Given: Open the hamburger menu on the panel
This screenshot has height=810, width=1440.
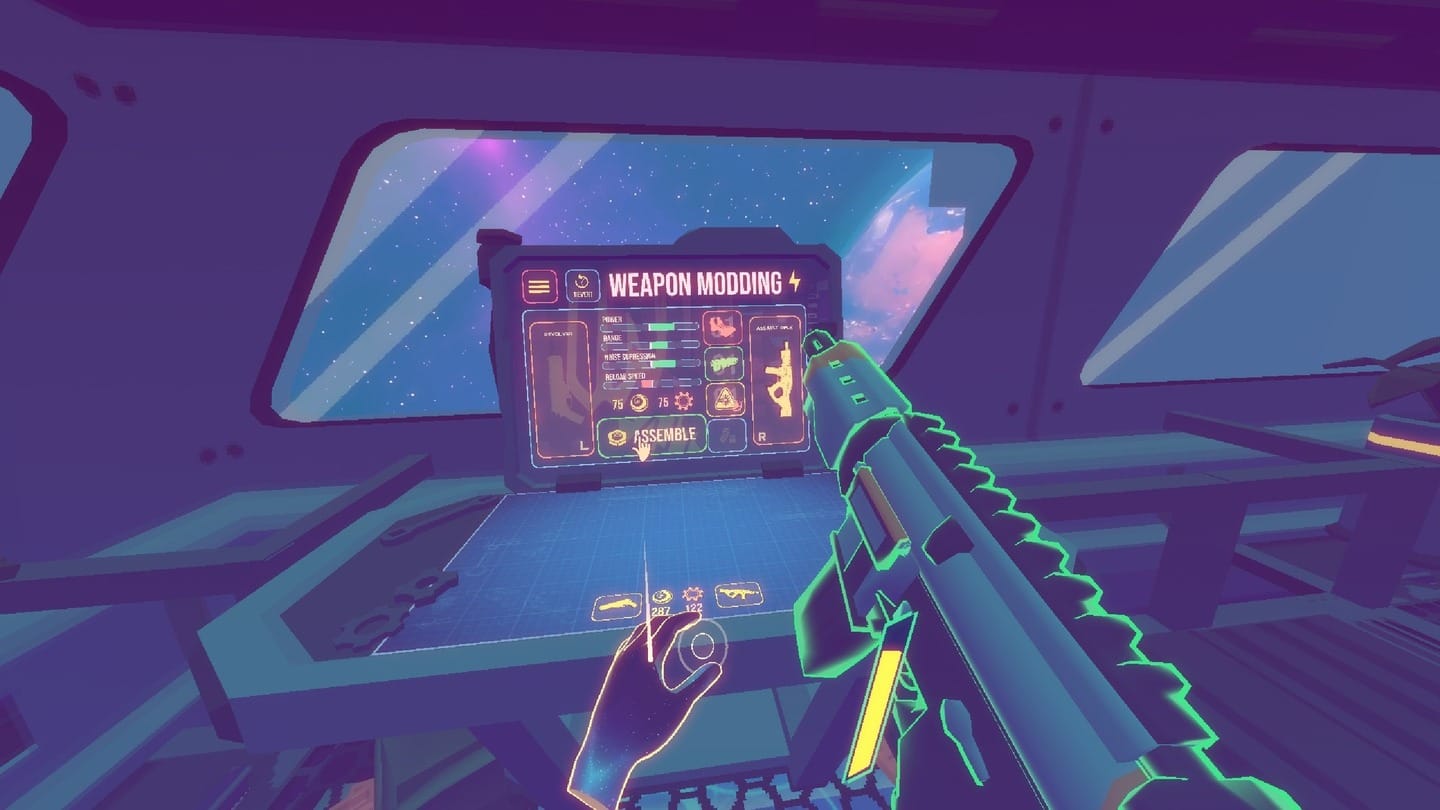Looking at the screenshot, I should tap(539, 284).
